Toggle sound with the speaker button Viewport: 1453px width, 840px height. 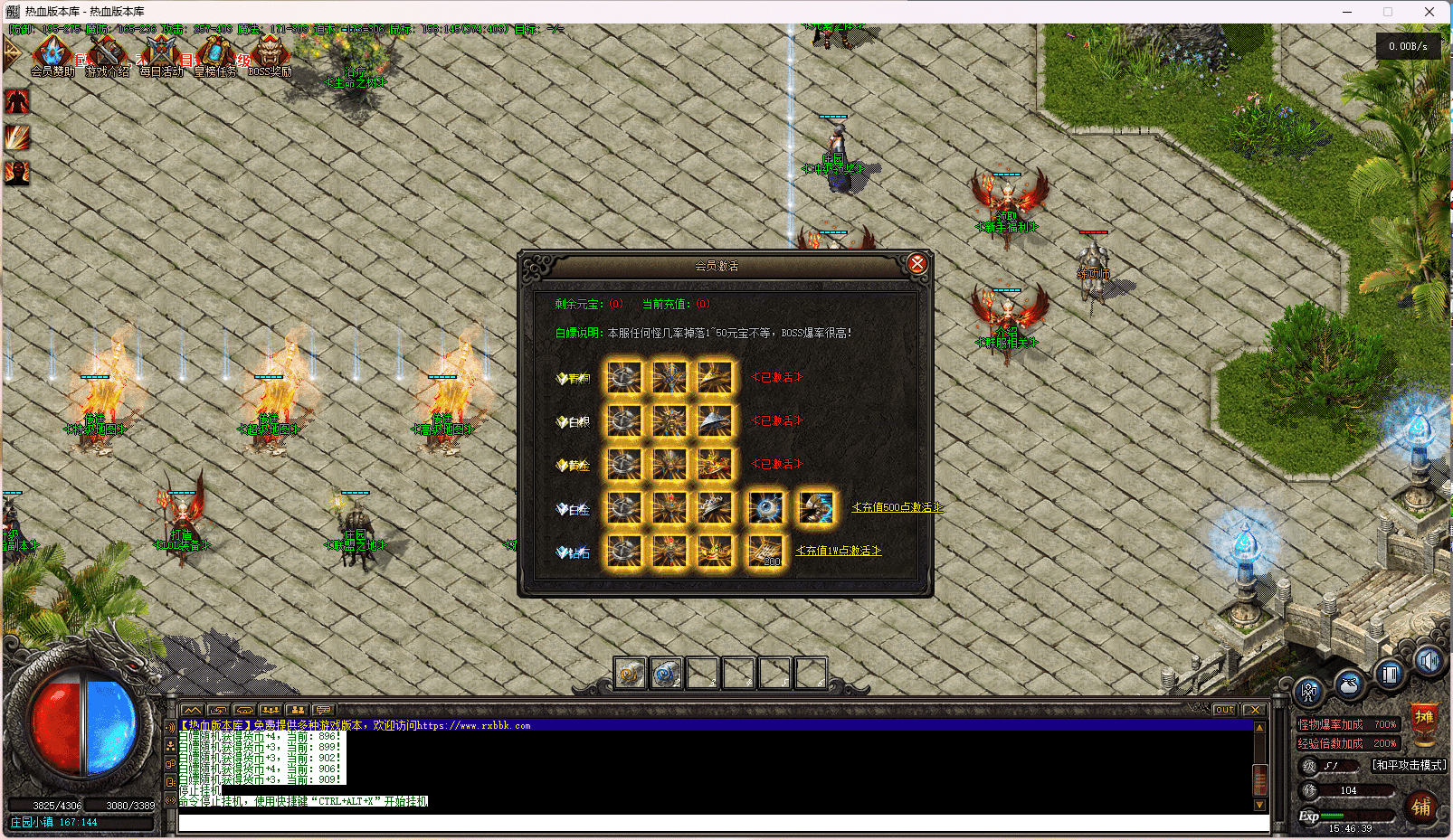coord(1429,662)
